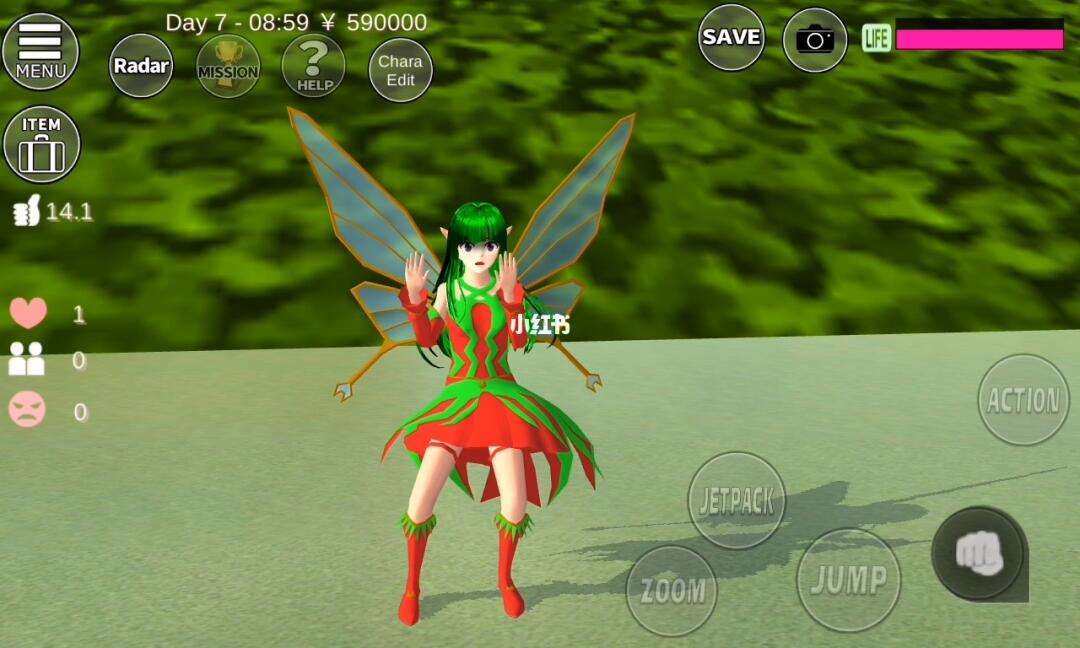Tap the ACTION button
Screen dimensions: 1080x648
tap(1023, 400)
